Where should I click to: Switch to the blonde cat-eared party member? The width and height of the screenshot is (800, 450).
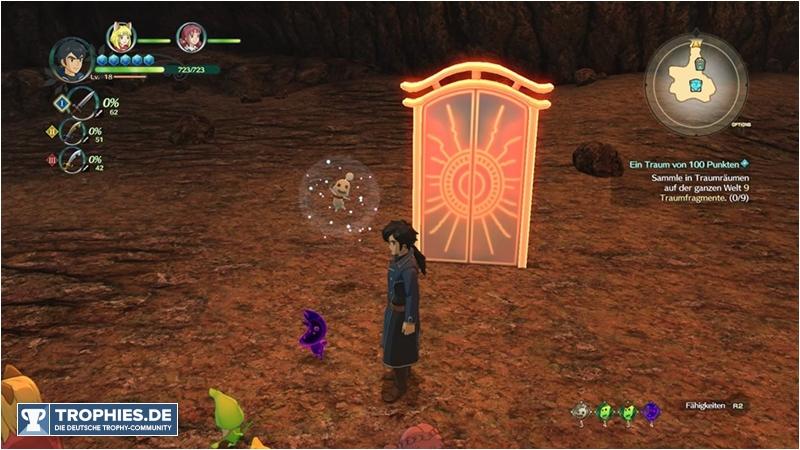pyautogui.click(x=121, y=38)
